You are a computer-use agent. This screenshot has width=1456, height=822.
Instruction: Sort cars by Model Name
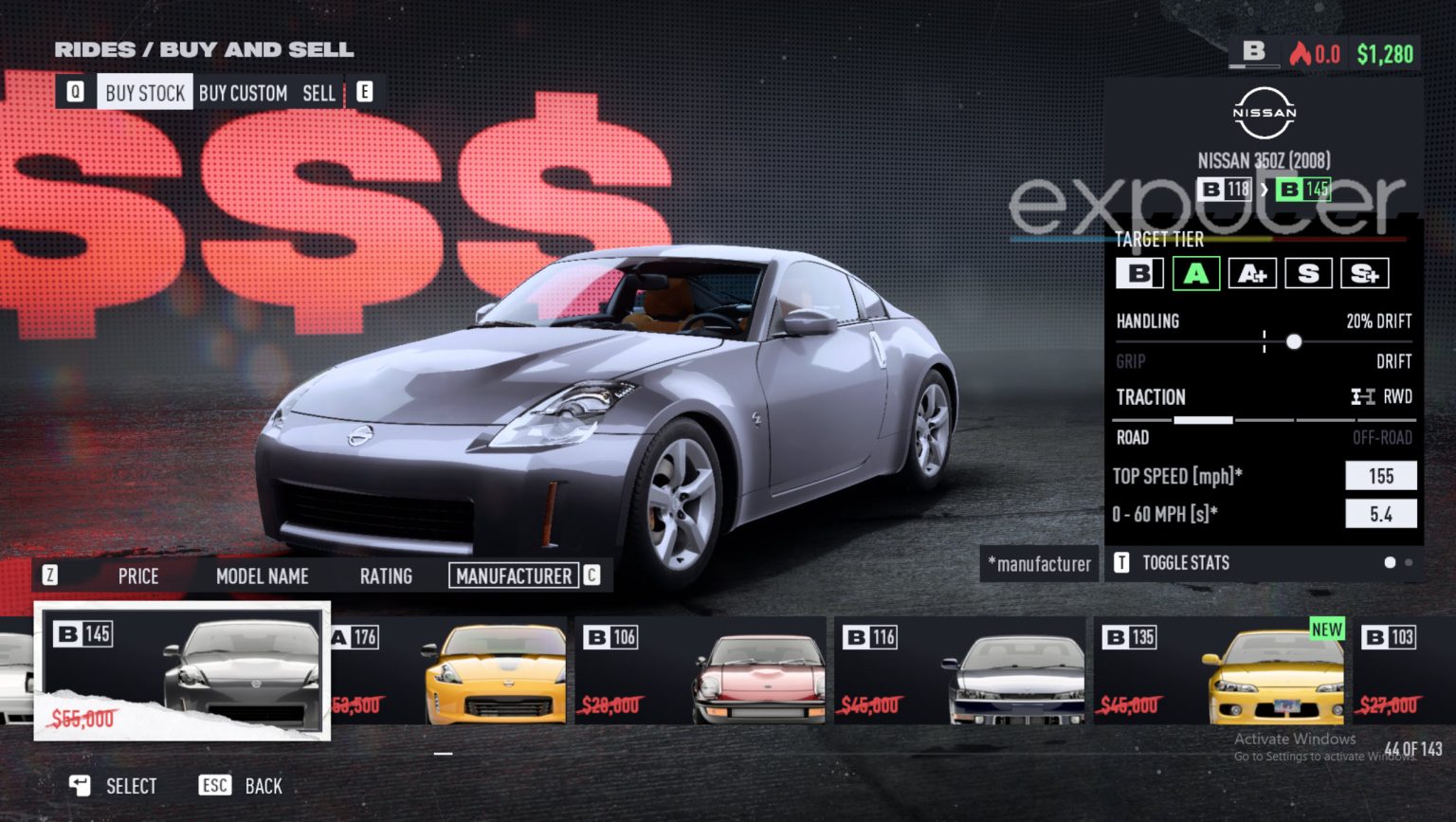[262, 575]
